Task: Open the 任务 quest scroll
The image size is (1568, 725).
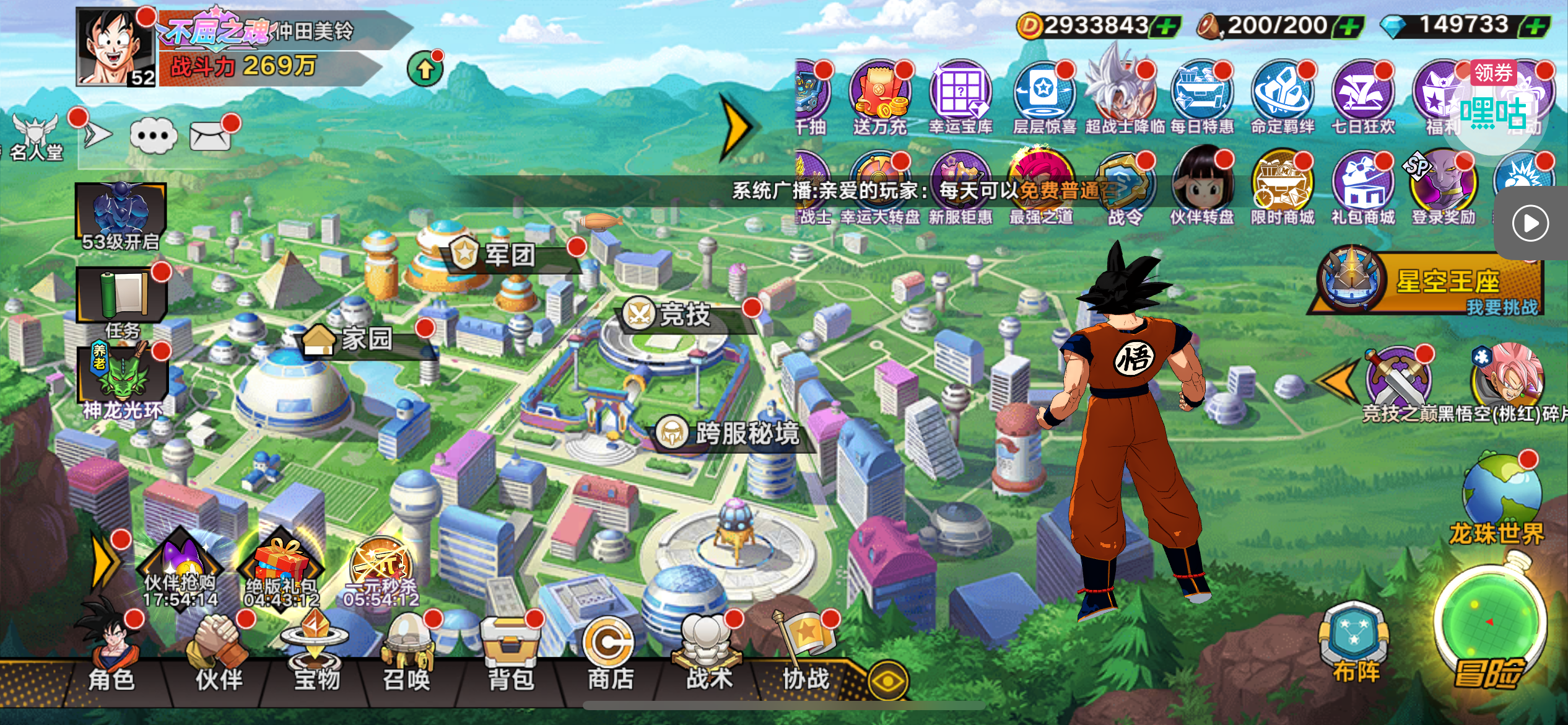Action: tap(122, 297)
